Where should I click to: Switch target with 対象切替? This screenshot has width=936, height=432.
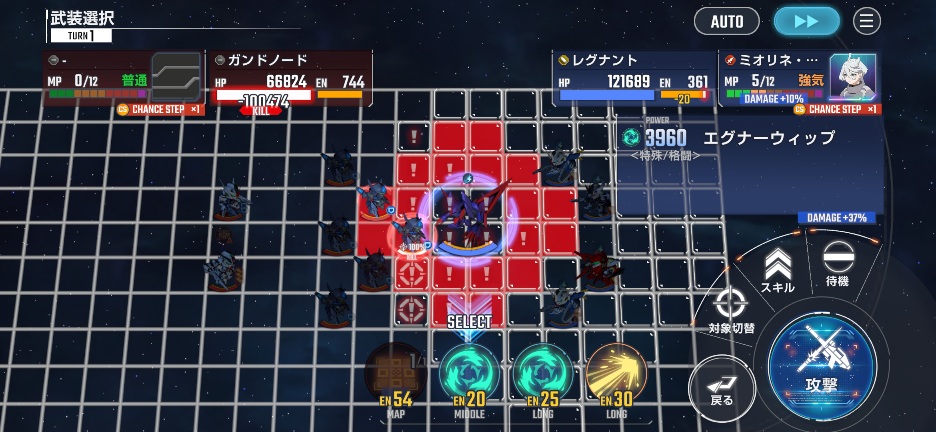[x=731, y=309]
